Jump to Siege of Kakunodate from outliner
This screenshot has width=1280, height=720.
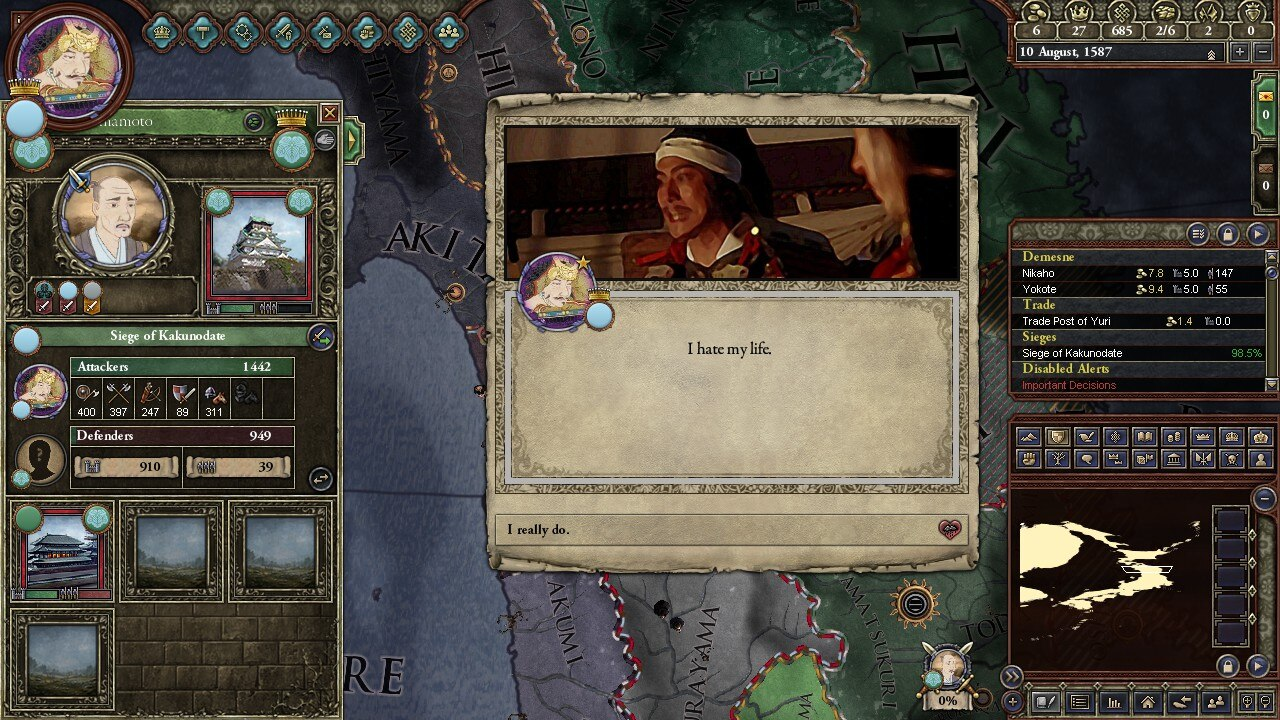tap(1072, 353)
